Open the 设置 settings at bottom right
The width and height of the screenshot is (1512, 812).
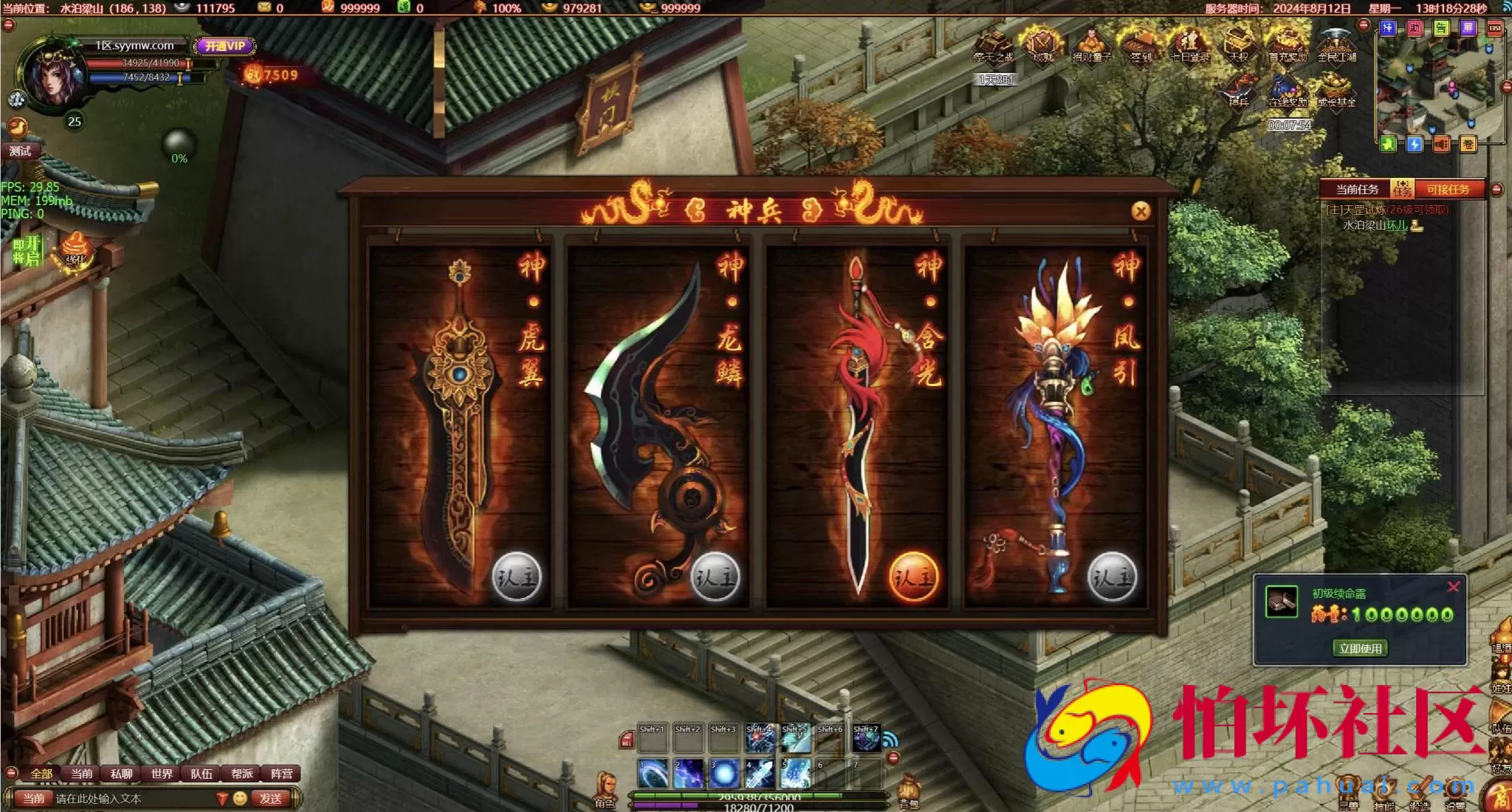pos(1455,788)
